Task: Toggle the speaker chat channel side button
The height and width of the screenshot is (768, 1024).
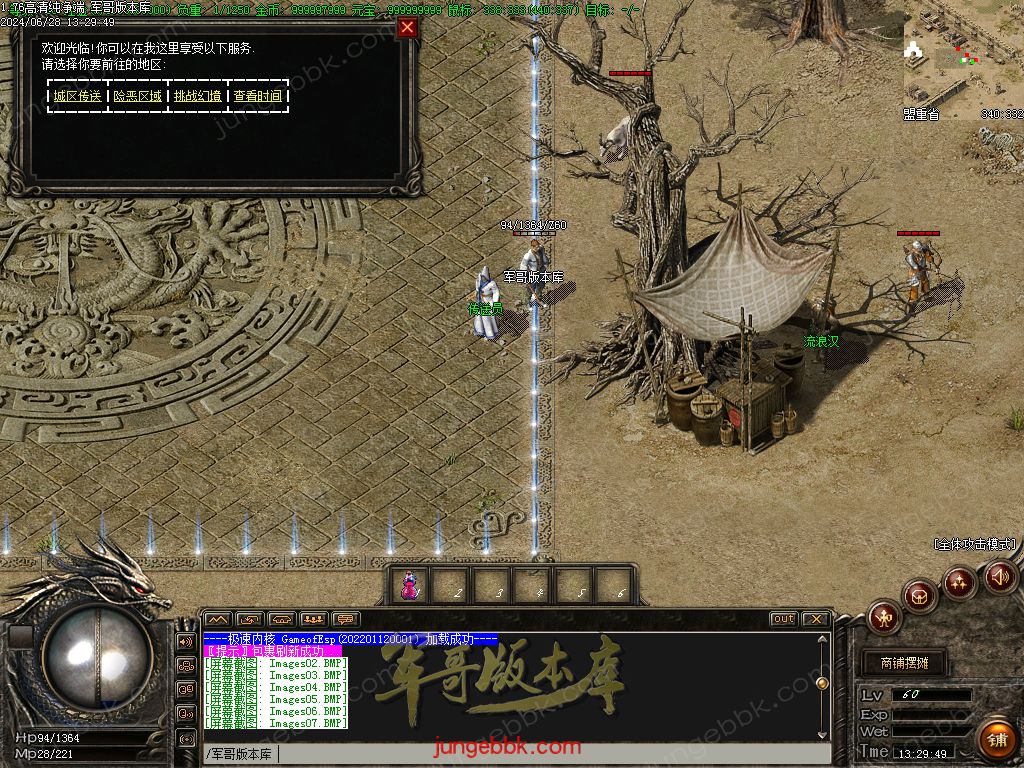Action: (x=186, y=641)
